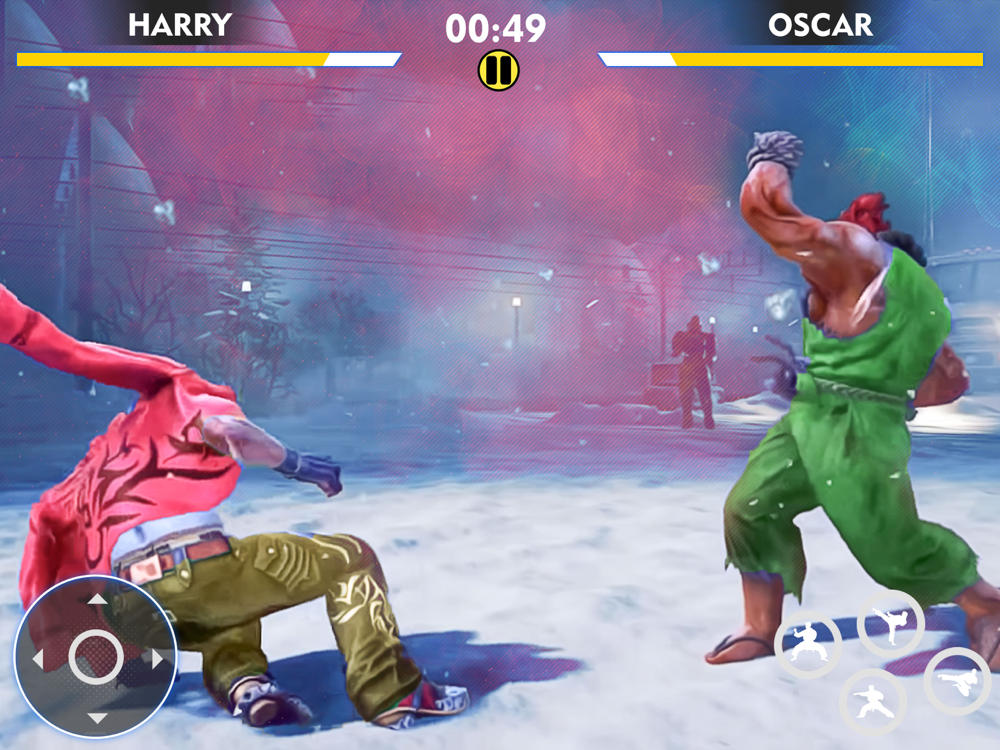Pause the fight with the yellow pause button
The image size is (1000, 750).
[497, 70]
